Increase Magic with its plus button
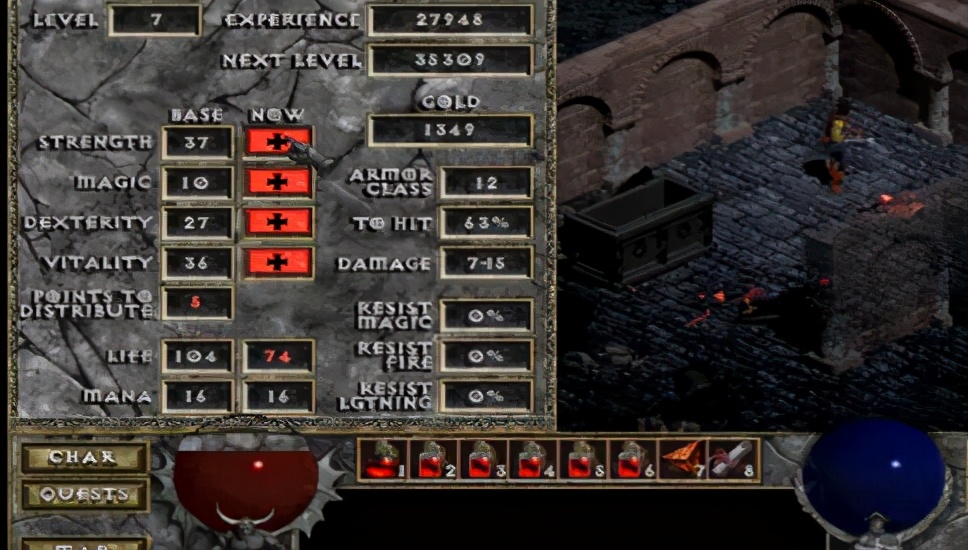 277,182
